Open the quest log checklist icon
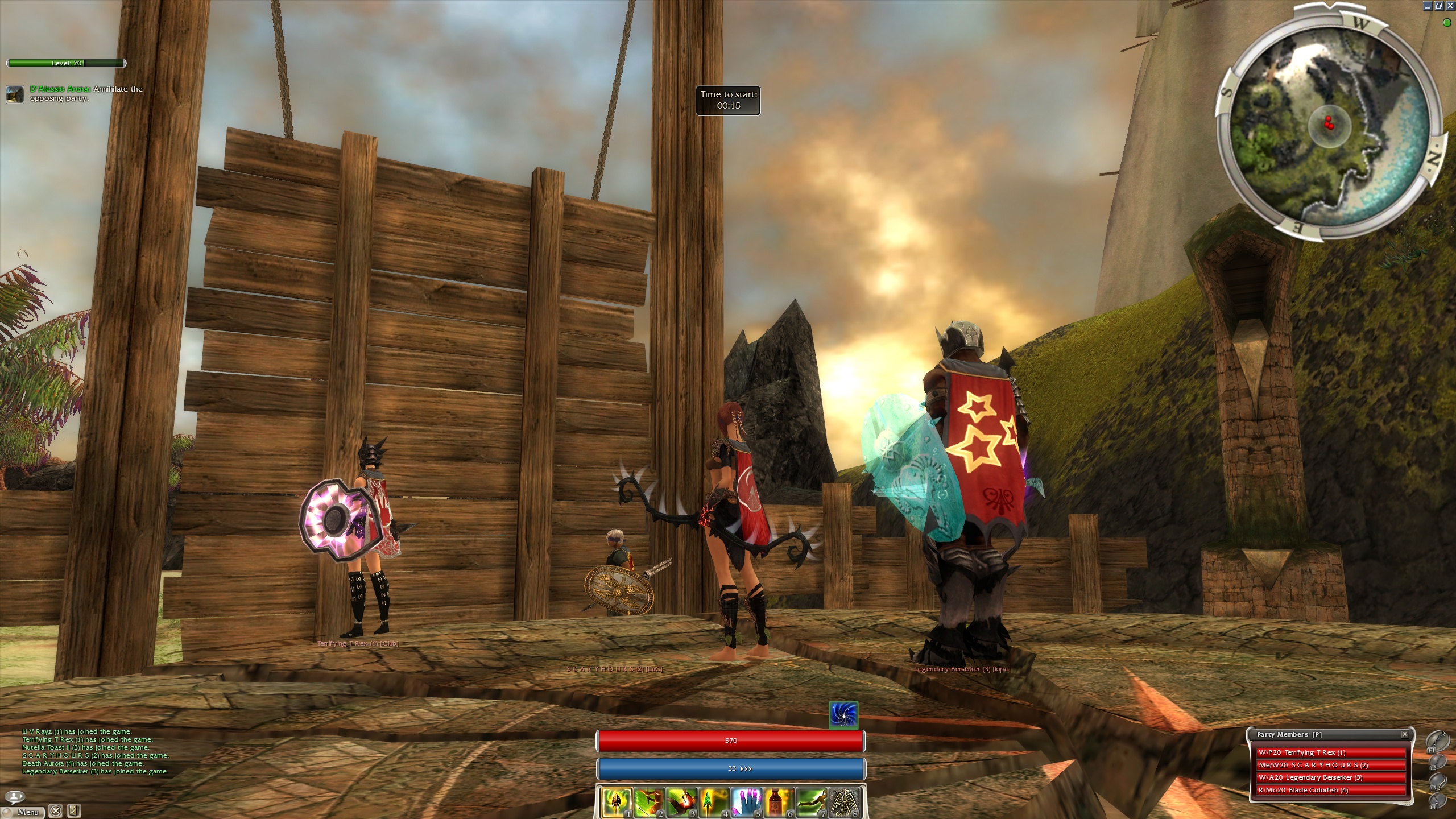This screenshot has height=819, width=1456. pyautogui.click(x=73, y=811)
